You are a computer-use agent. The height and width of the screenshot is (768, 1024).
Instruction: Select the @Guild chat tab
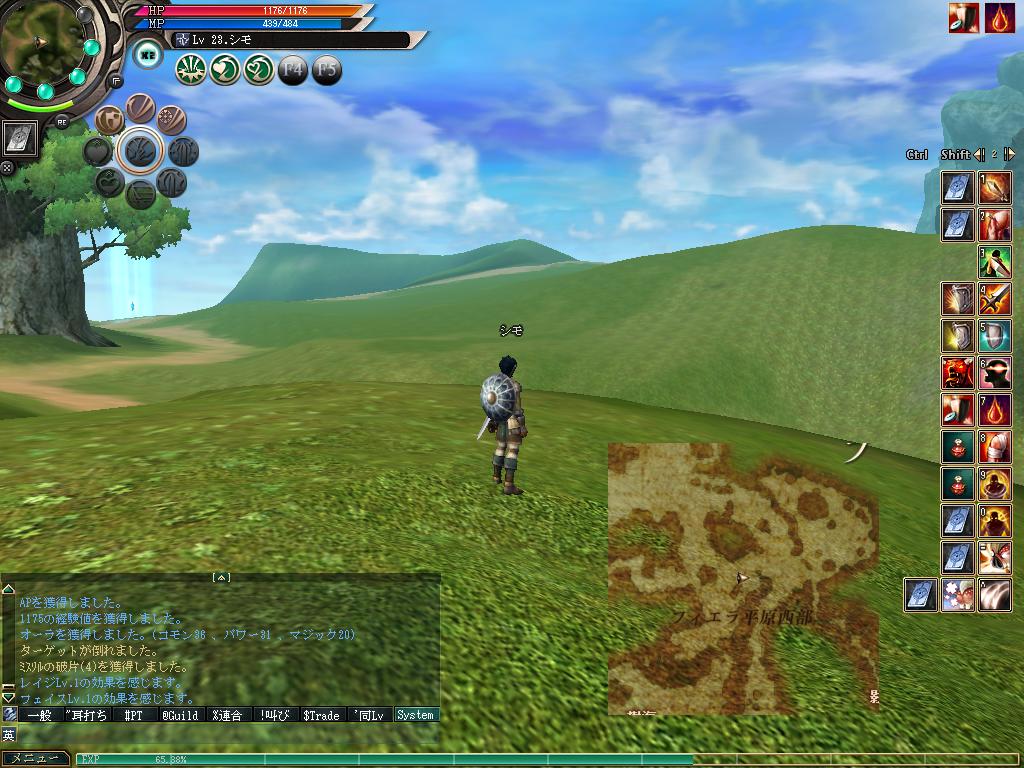pos(180,715)
